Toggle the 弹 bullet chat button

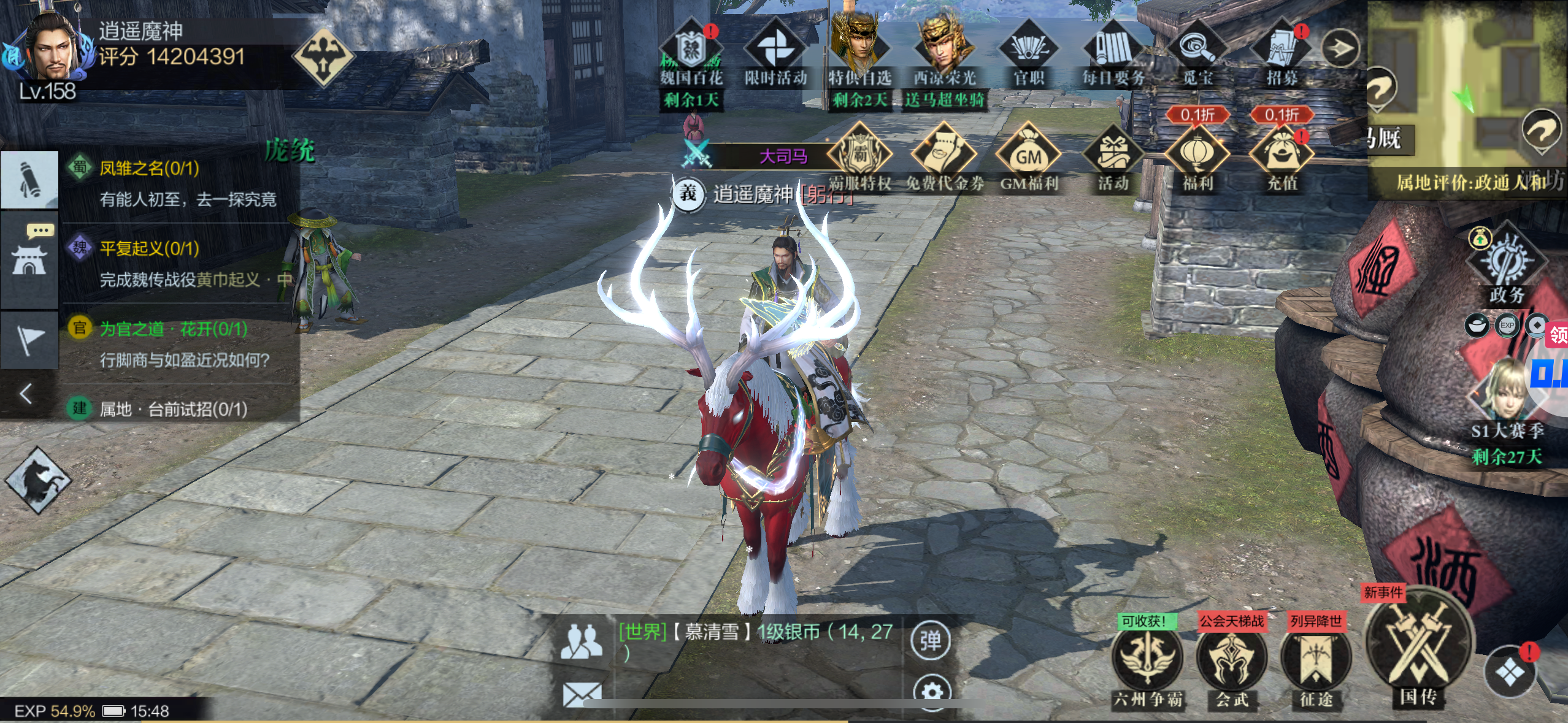click(x=931, y=641)
